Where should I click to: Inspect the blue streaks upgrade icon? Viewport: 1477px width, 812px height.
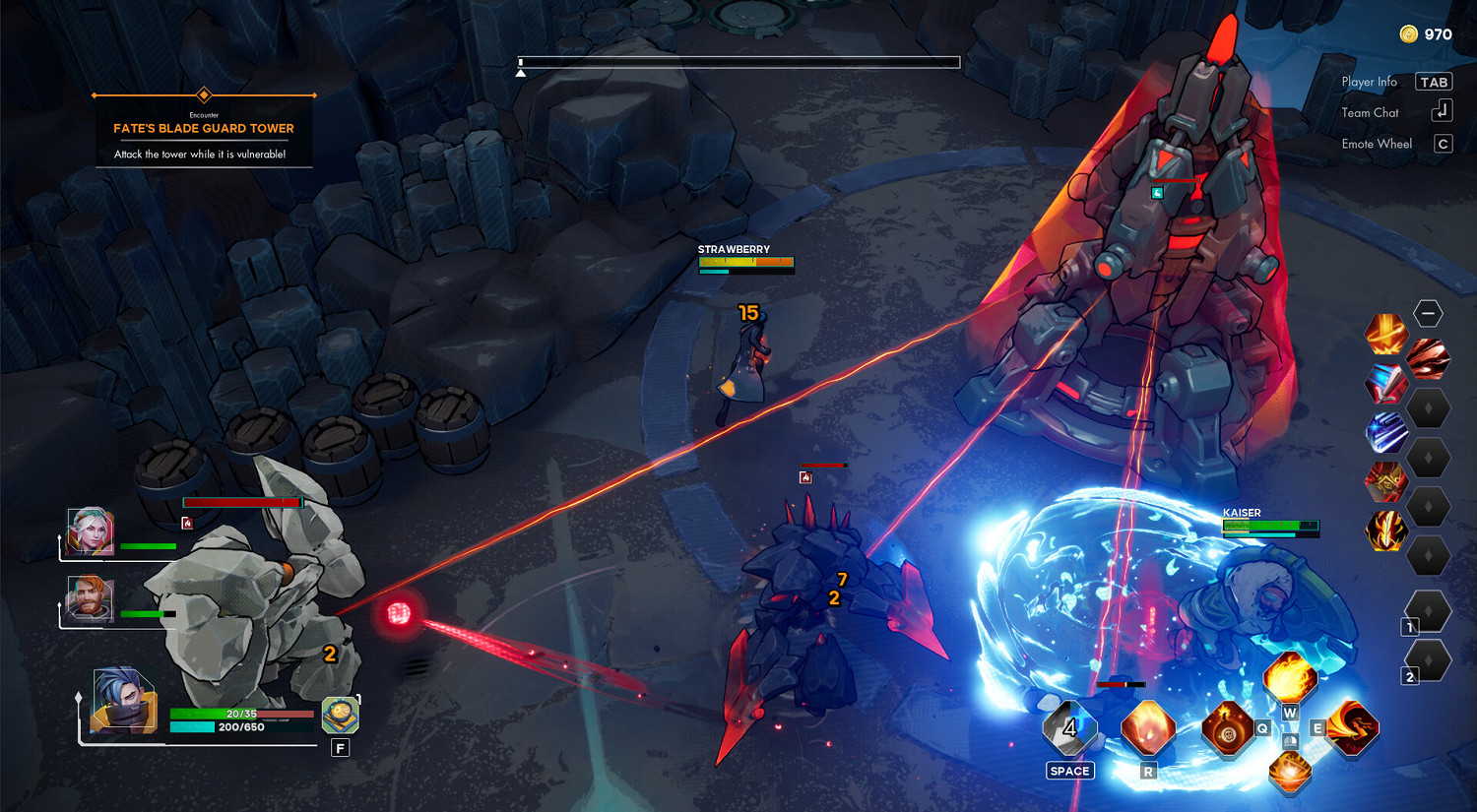click(x=1385, y=432)
